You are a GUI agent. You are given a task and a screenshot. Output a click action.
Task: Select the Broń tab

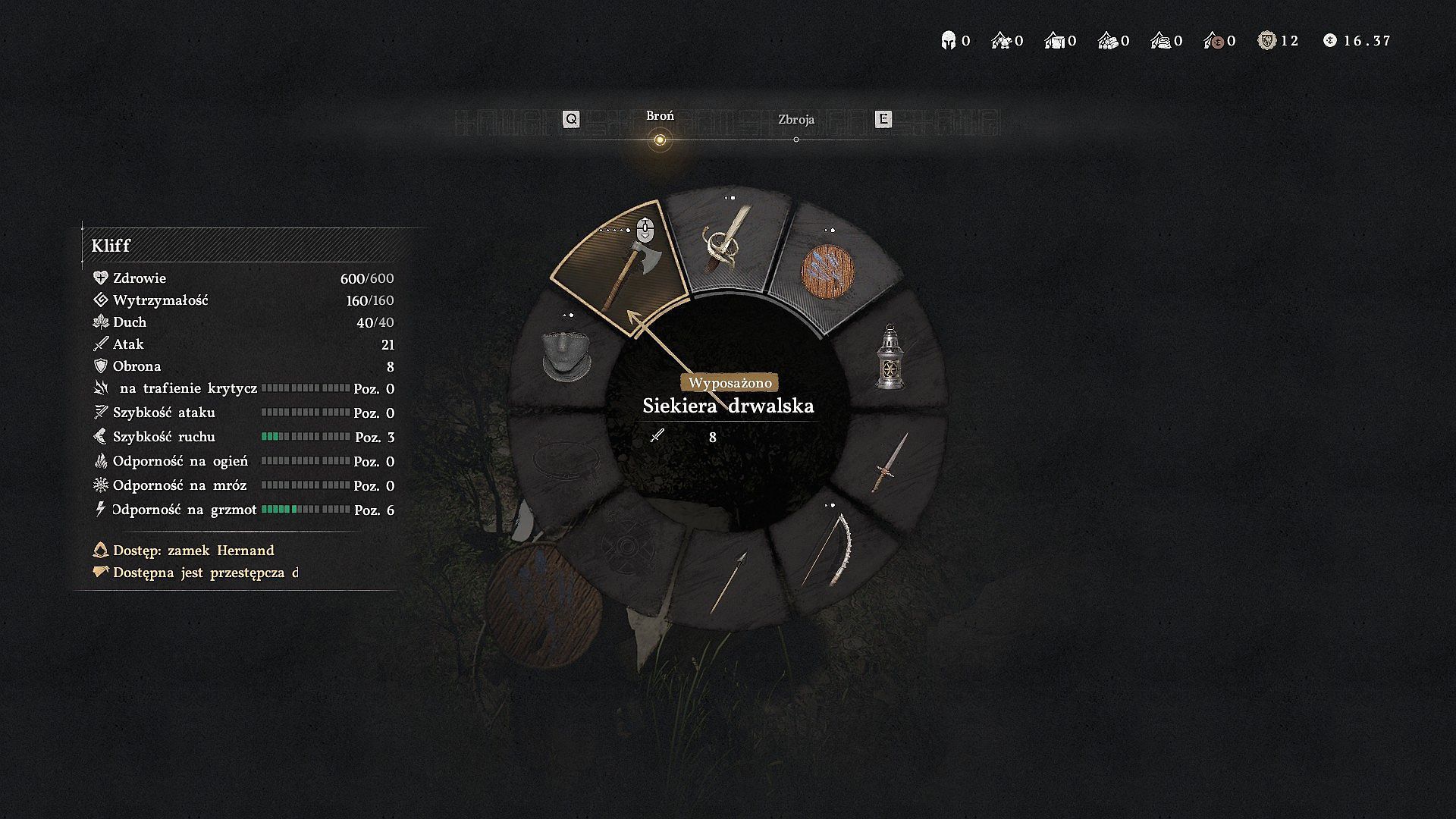pyautogui.click(x=660, y=116)
